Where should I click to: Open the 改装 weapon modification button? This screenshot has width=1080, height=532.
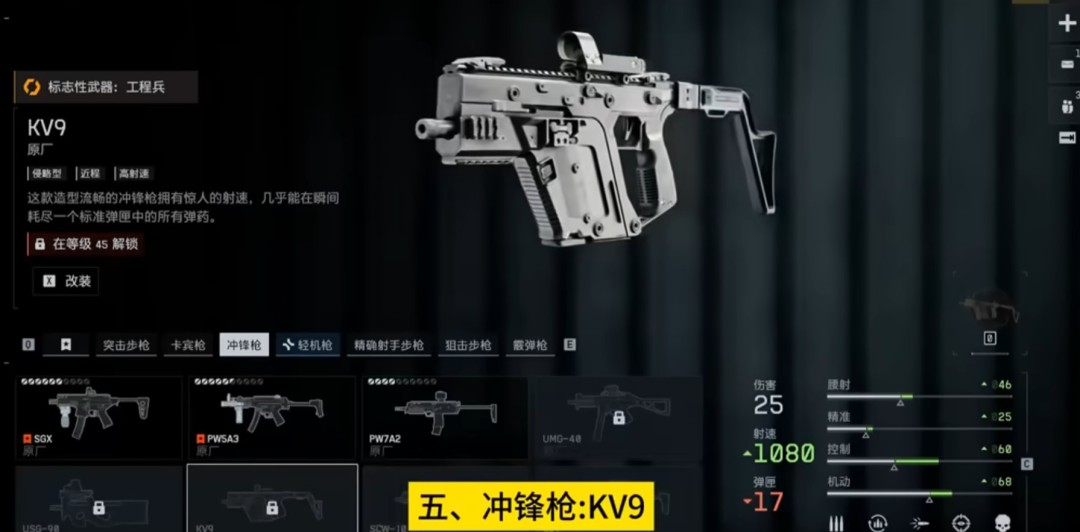click(x=66, y=282)
